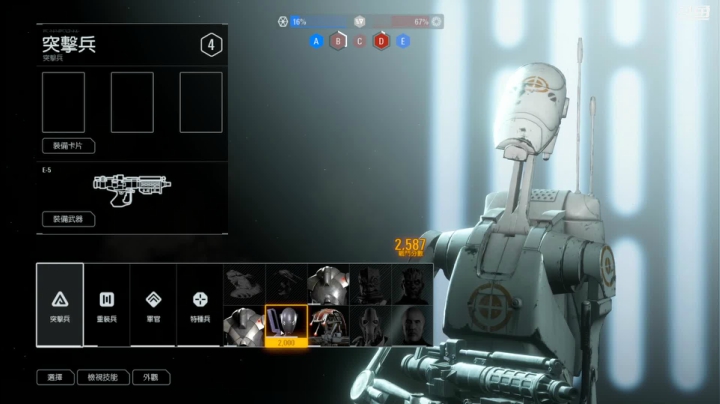Select the Count Dooku hero portrait
The height and width of the screenshot is (404, 720).
412,325
